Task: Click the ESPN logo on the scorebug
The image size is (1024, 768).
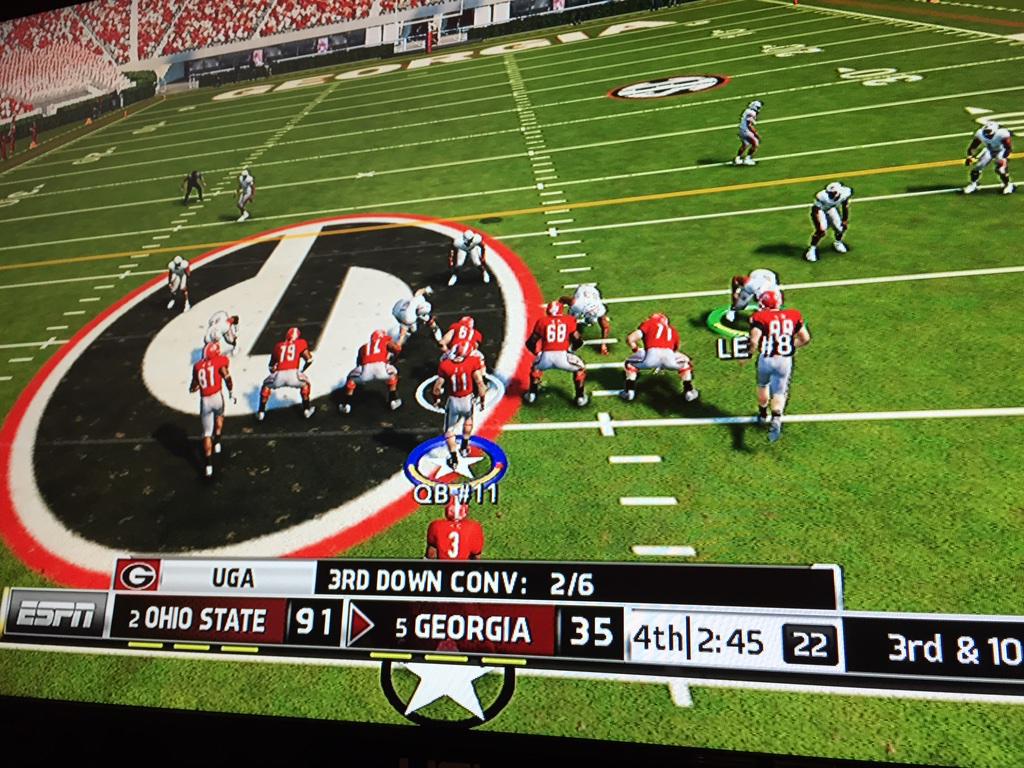Action: [x=56, y=614]
